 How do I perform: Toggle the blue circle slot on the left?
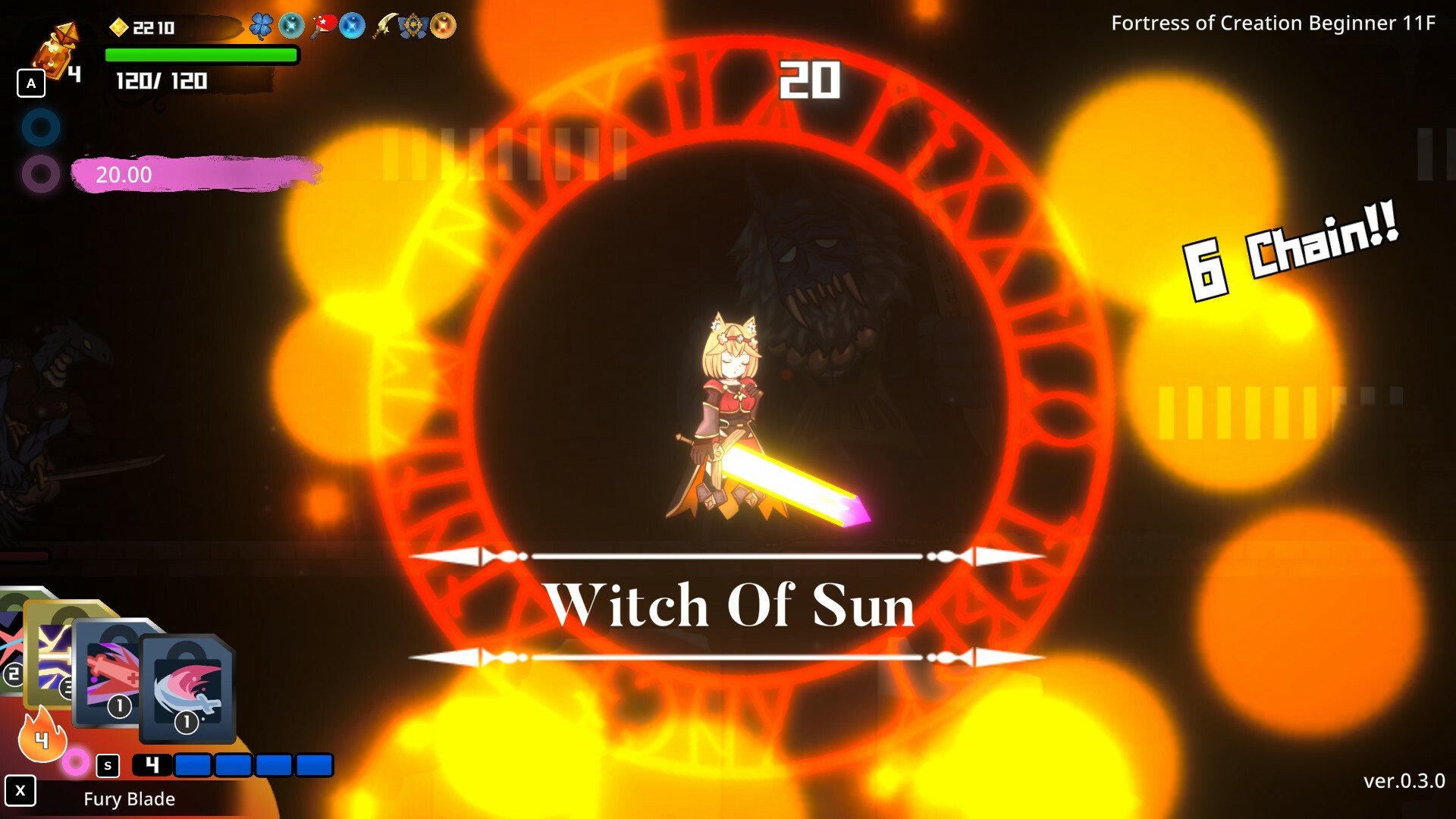42,127
